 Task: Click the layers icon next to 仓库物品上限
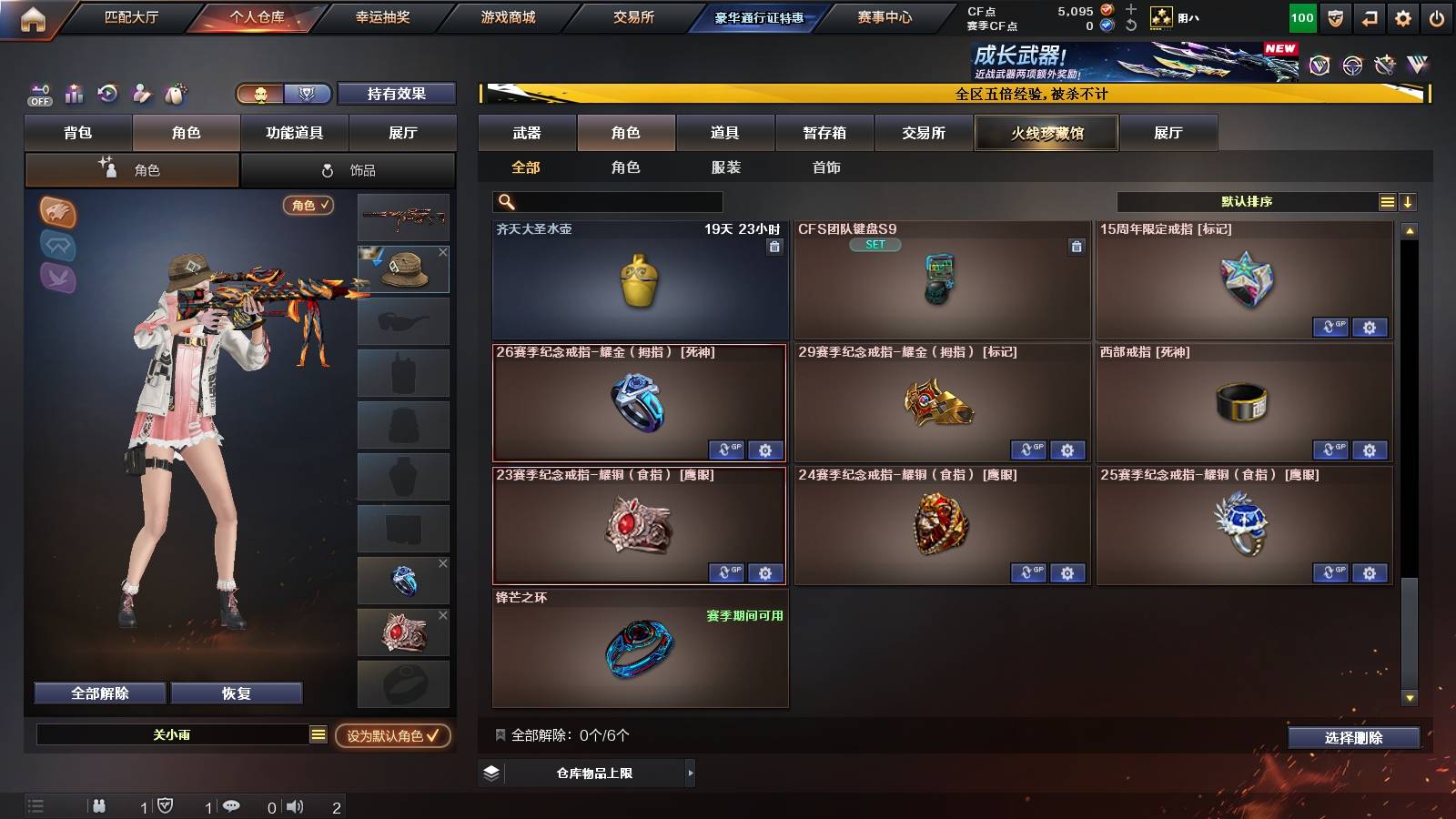(492, 773)
